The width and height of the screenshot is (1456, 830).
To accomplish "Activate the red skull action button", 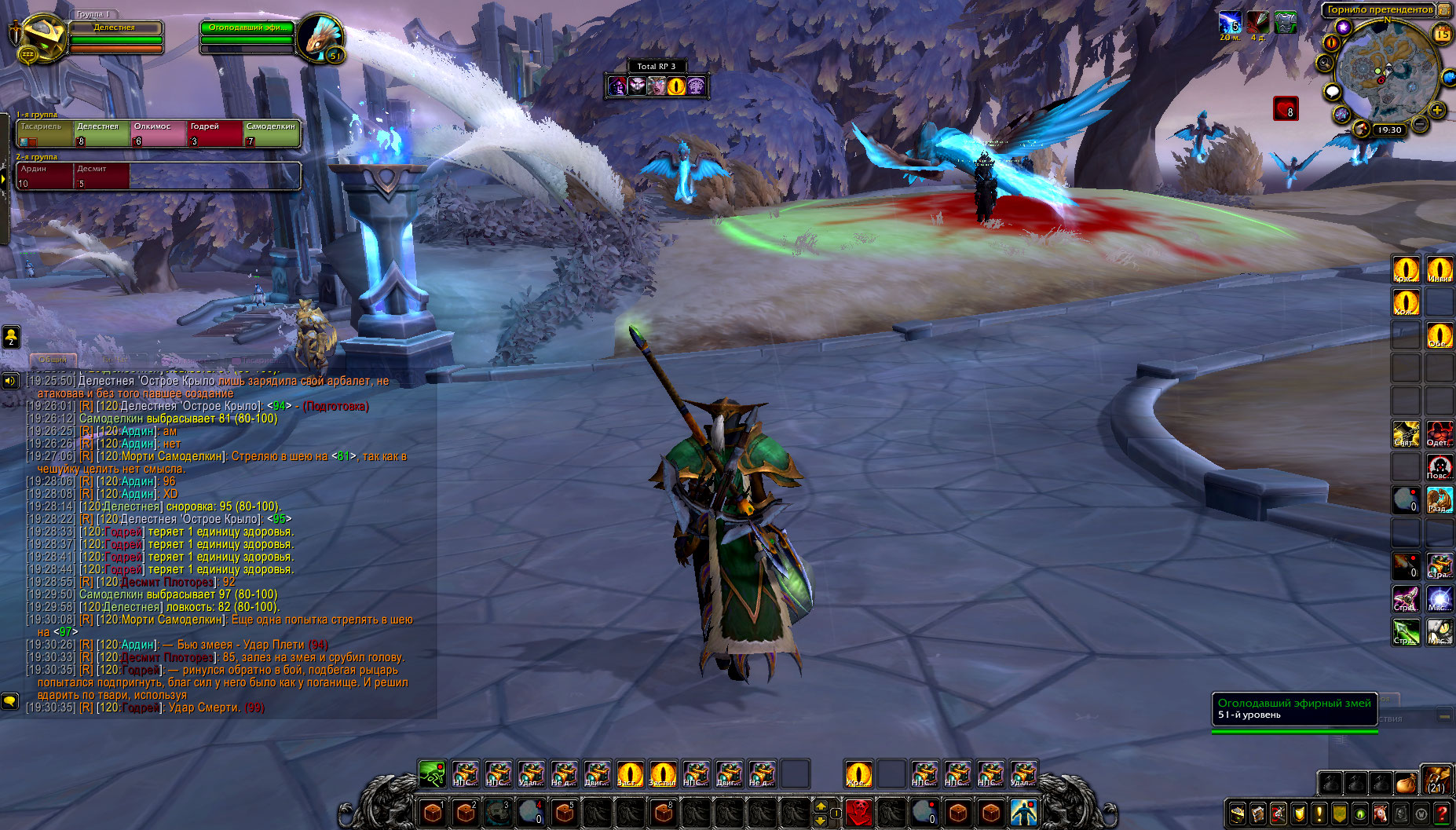I will pyautogui.click(x=859, y=812).
